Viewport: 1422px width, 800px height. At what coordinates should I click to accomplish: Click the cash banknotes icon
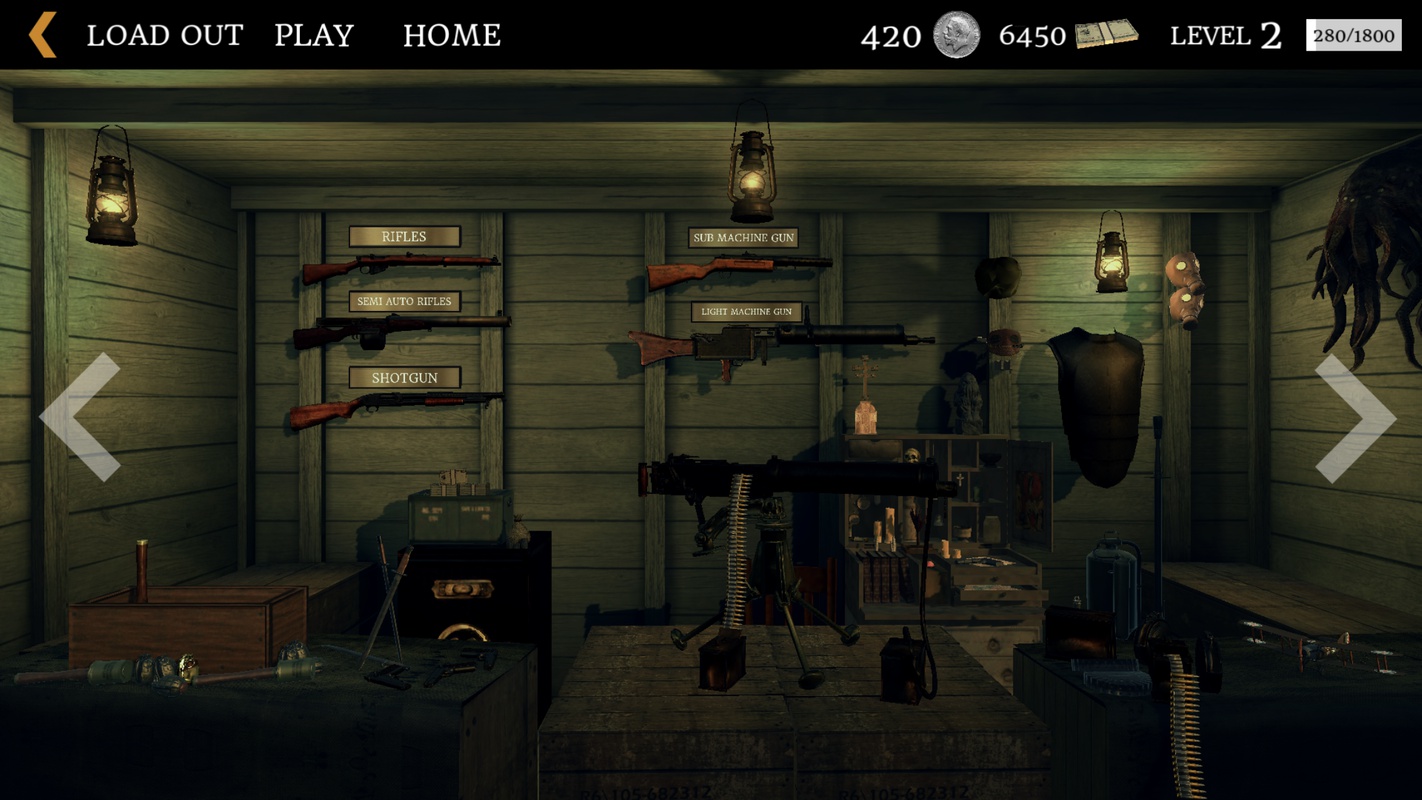click(x=1106, y=35)
